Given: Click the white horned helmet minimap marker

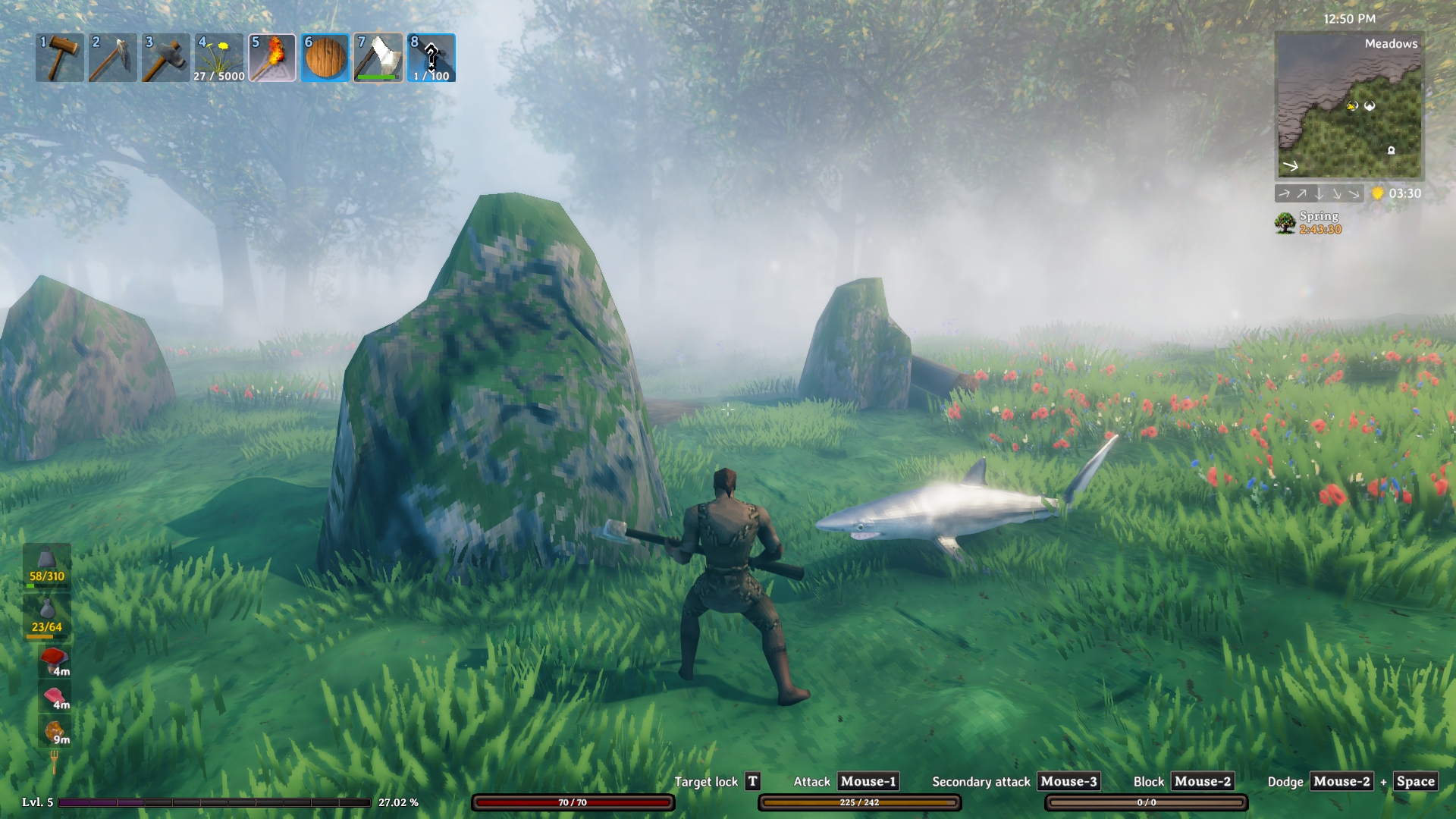Looking at the screenshot, I should tap(1370, 106).
